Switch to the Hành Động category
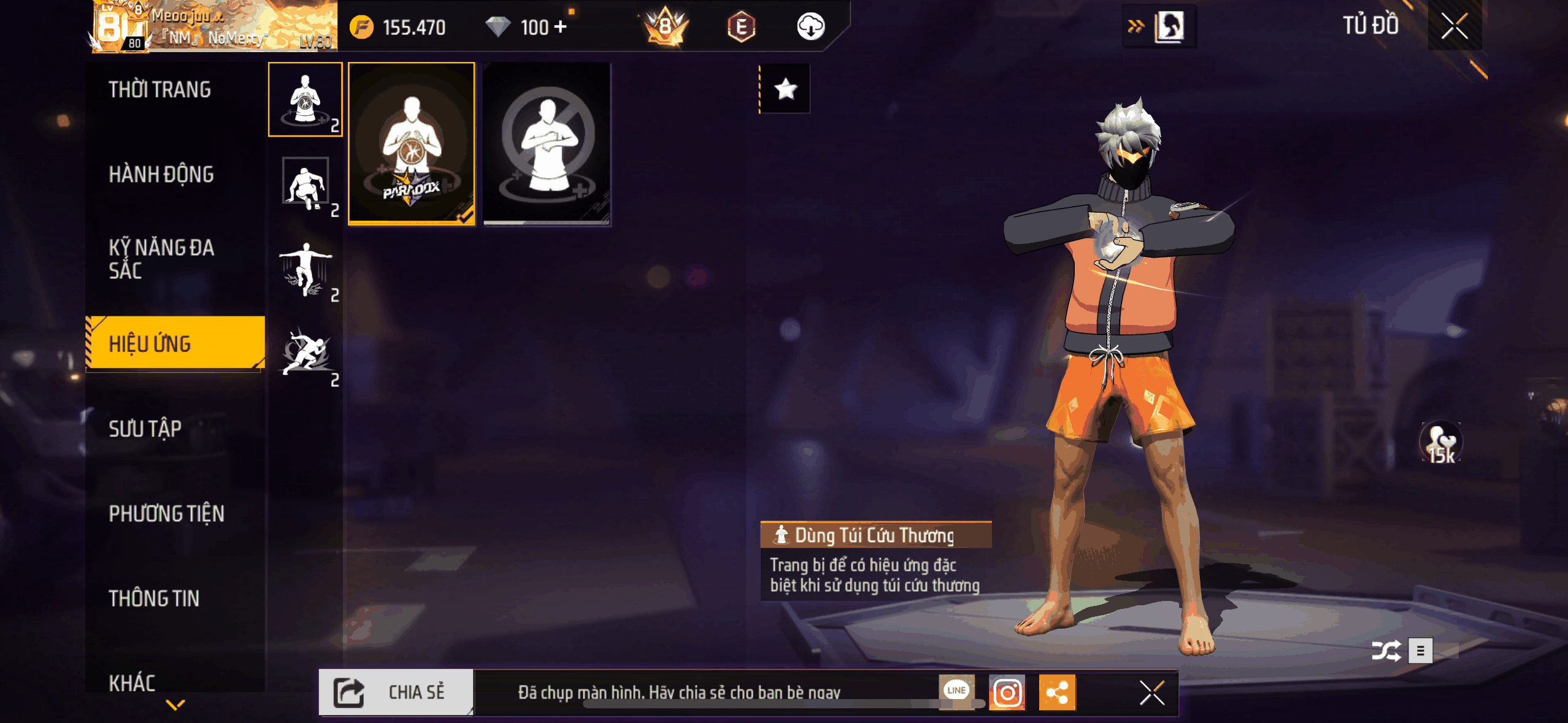This screenshot has height=723, width=1568. click(161, 175)
